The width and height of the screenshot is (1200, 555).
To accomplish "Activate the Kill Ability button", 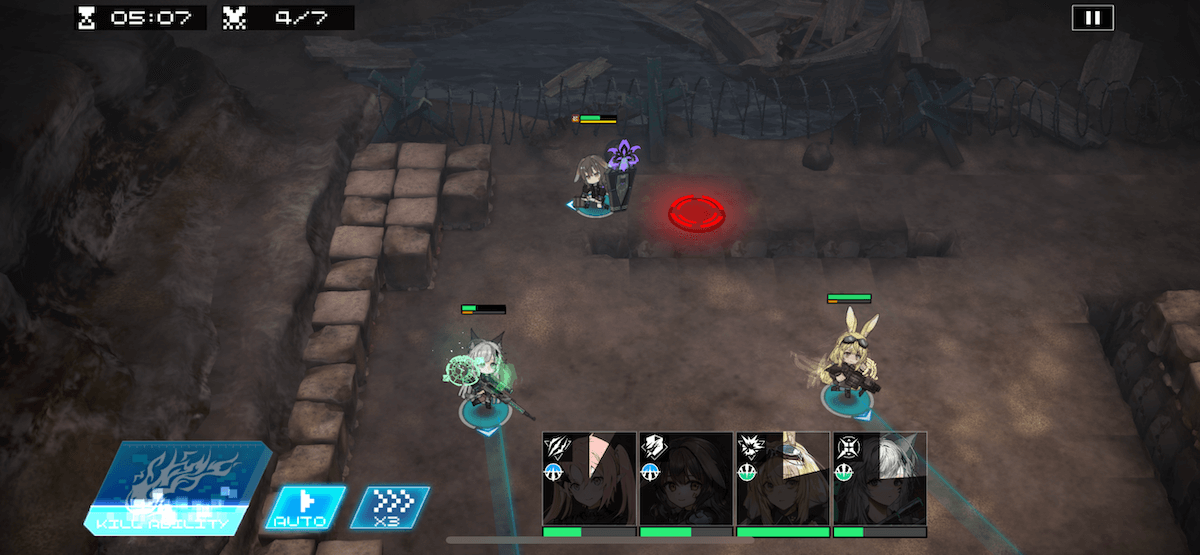I will (178, 488).
